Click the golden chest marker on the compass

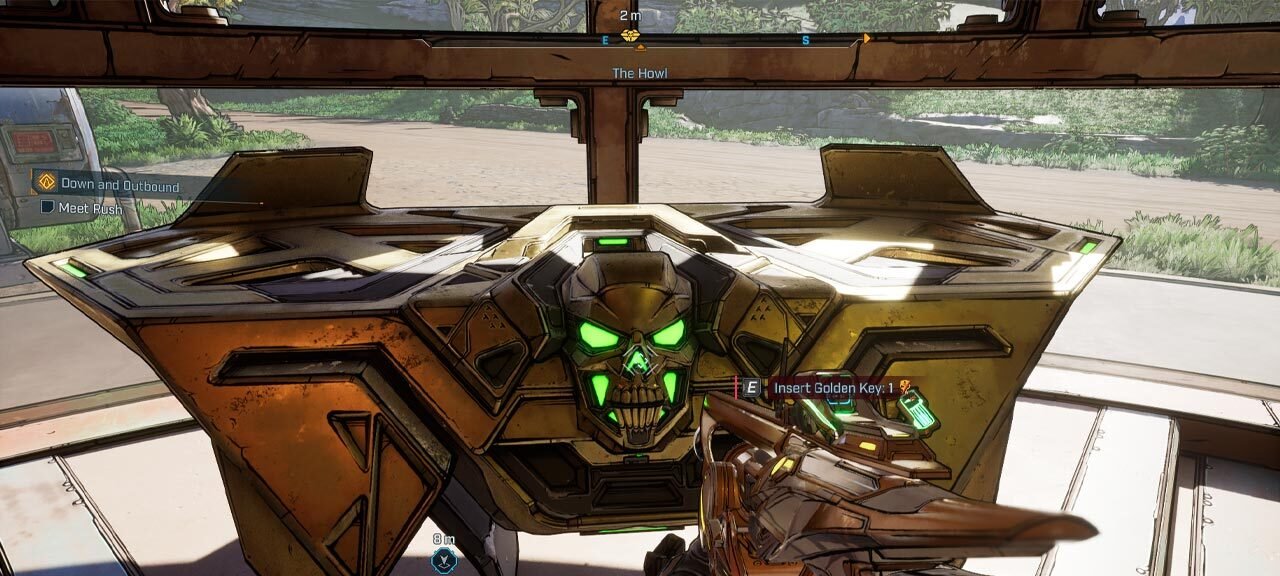630,36
